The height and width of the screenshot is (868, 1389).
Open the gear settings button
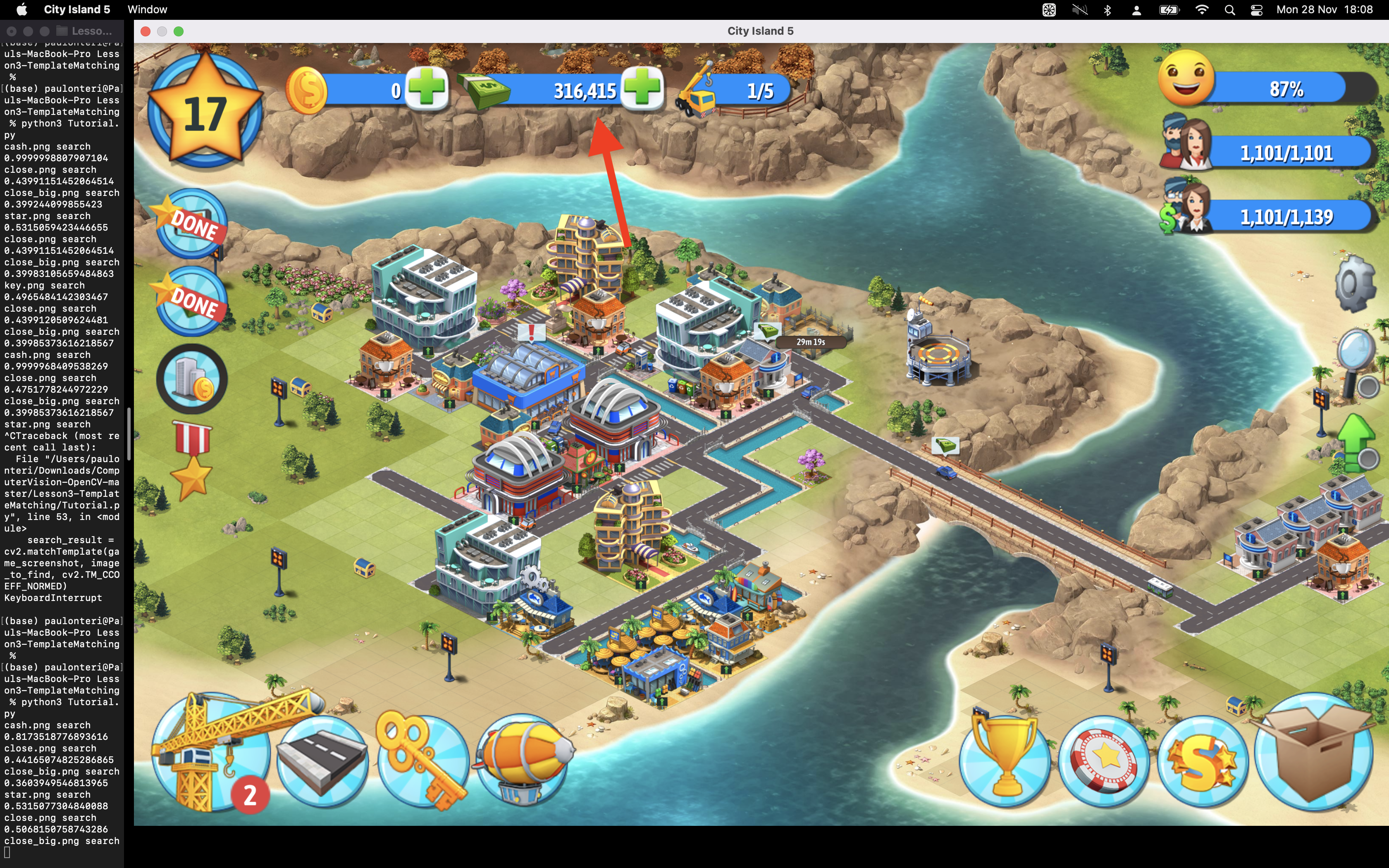(1355, 284)
